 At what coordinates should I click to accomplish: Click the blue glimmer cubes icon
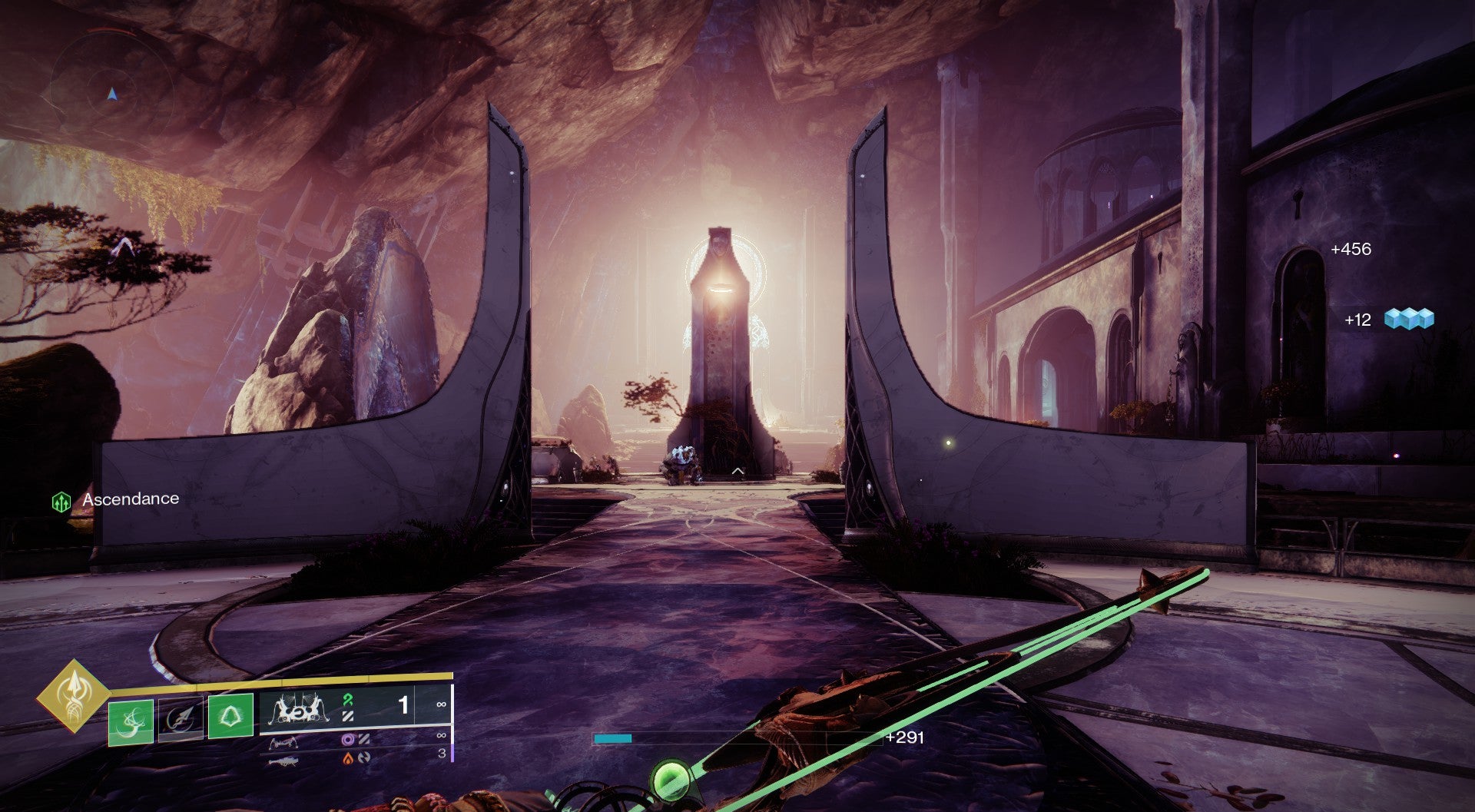[x=1409, y=319]
